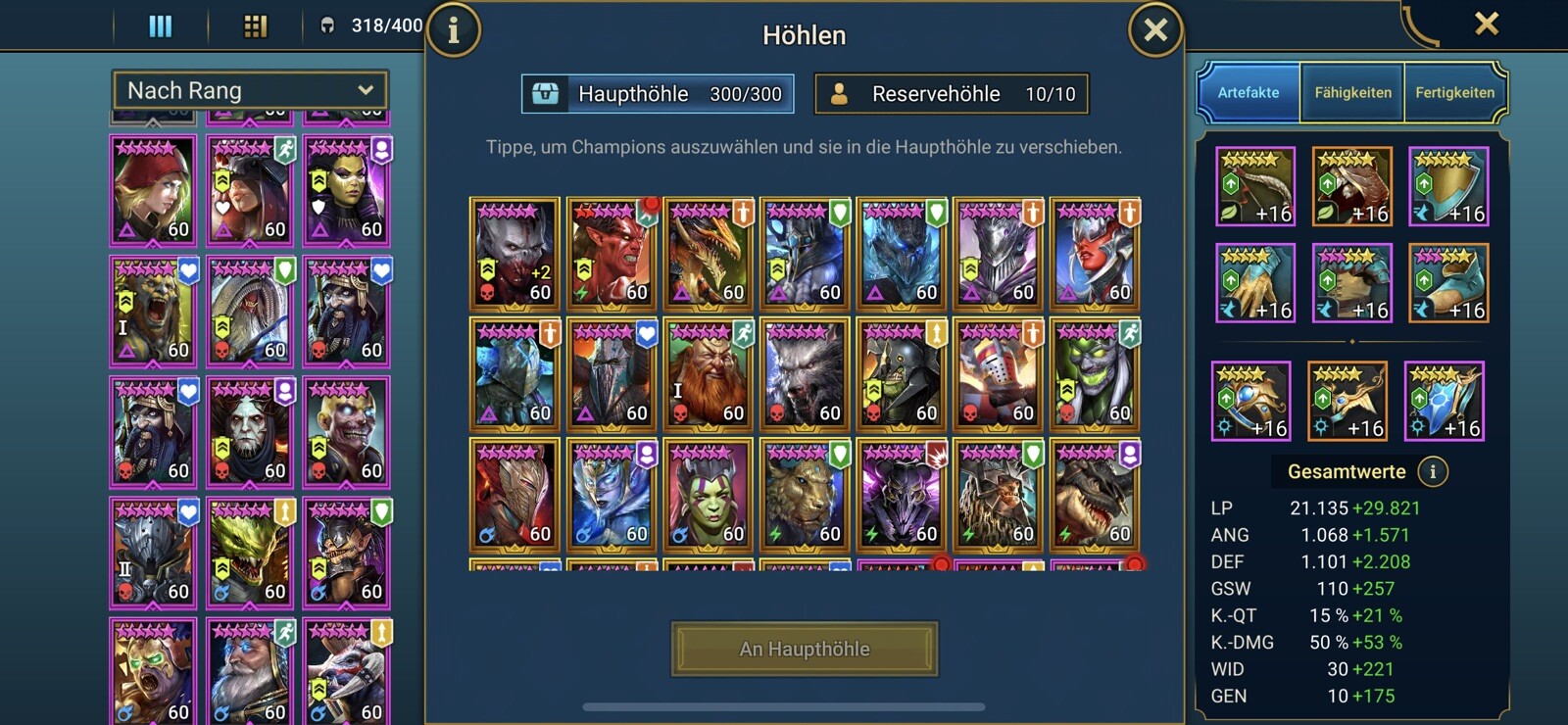Open the Fähigkeiten tab
Viewport: 1568px width, 725px height.
pyautogui.click(x=1351, y=92)
